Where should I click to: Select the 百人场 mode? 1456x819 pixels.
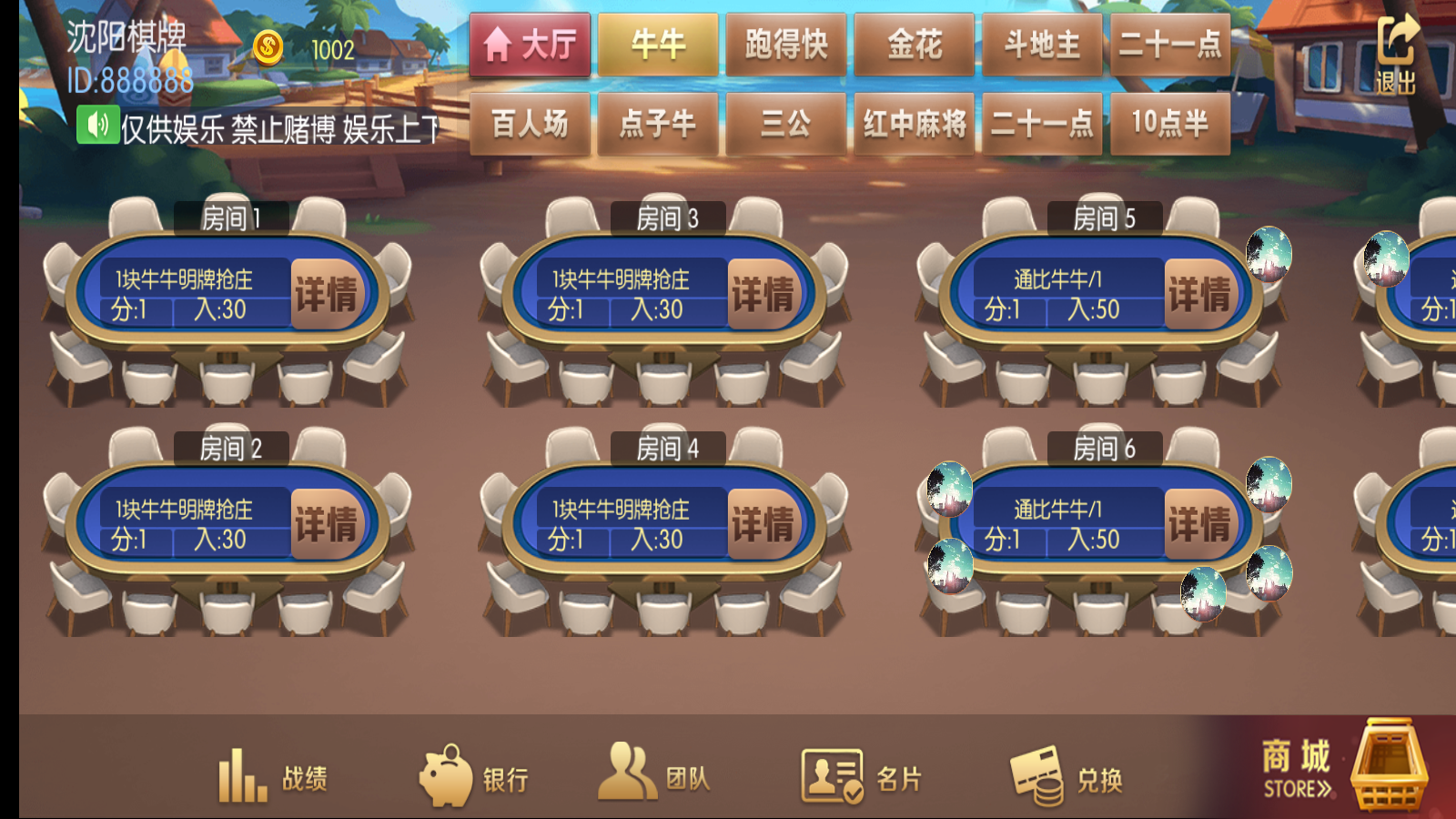(531, 125)
